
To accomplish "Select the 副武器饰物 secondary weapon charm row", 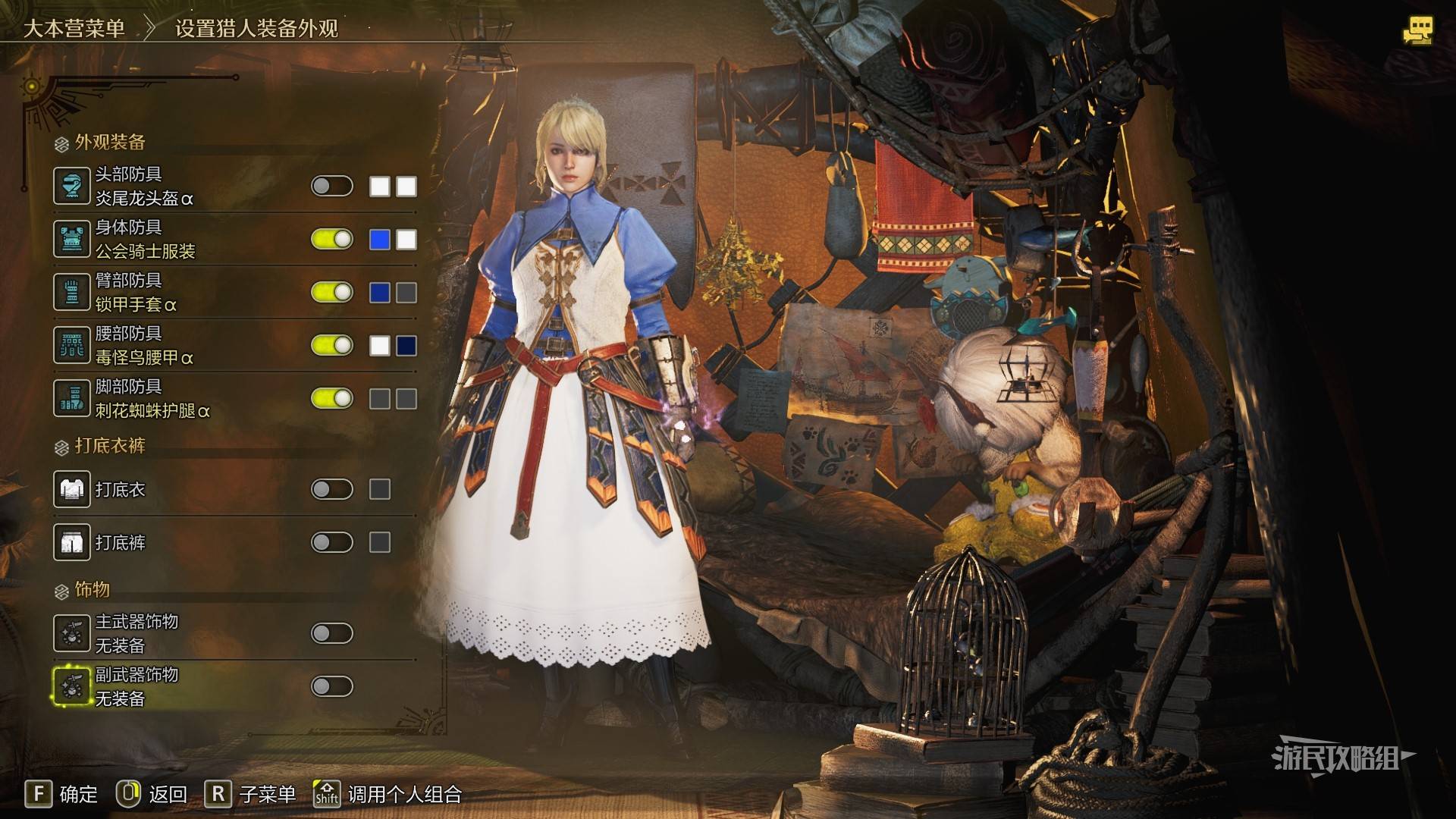I will click(136, 686).
